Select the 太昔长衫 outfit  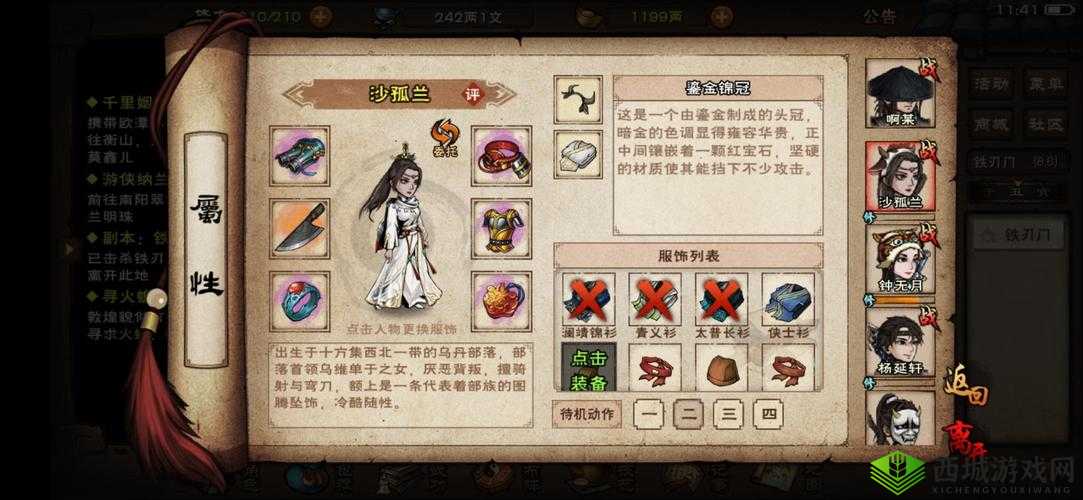click(x=721, y=300)
